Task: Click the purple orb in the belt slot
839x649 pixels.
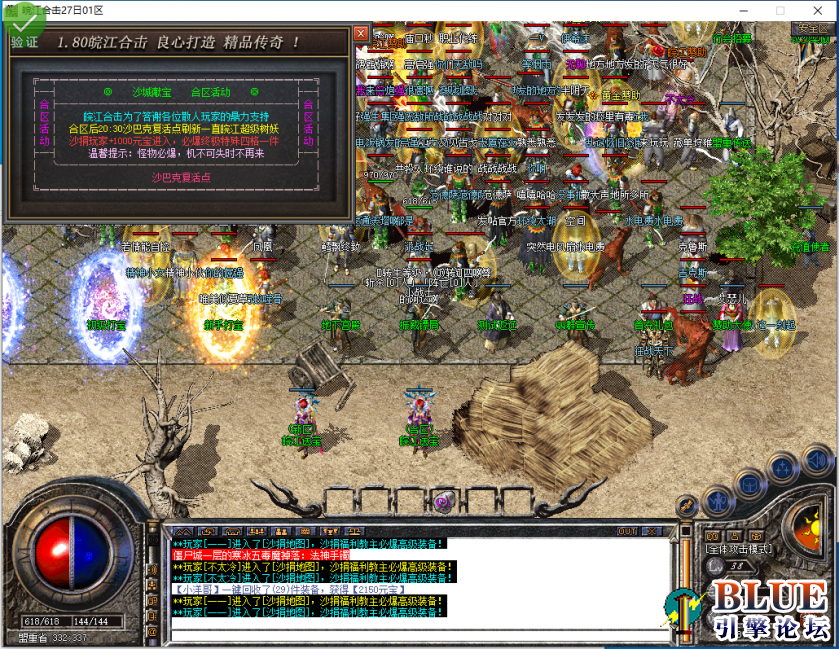Action: pyautogui.click(x=444, y=501)
